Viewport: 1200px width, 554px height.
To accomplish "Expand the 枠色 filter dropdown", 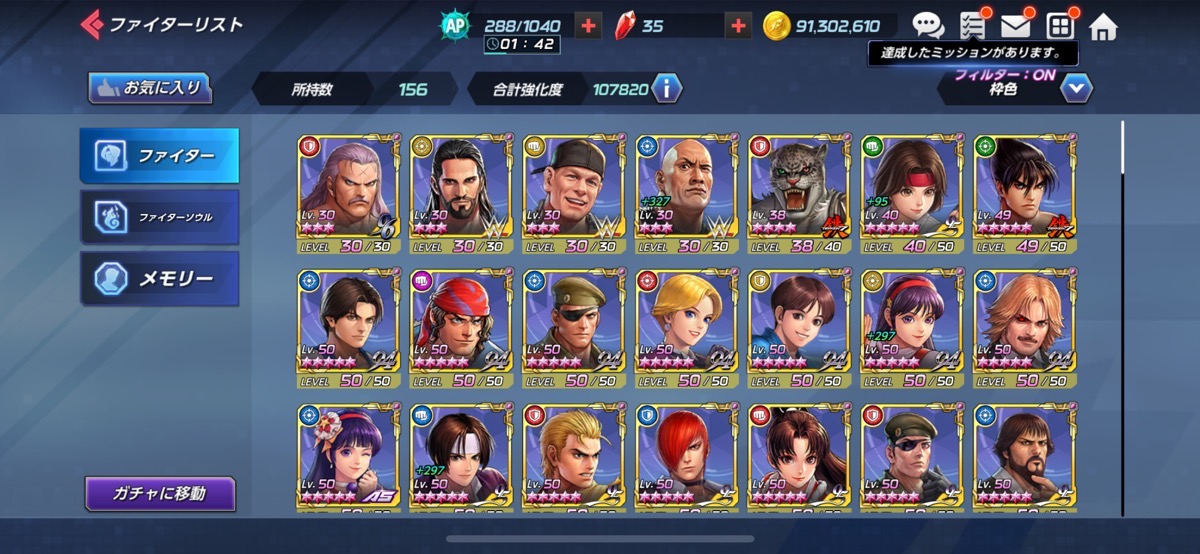I will tap(1076, 89).
